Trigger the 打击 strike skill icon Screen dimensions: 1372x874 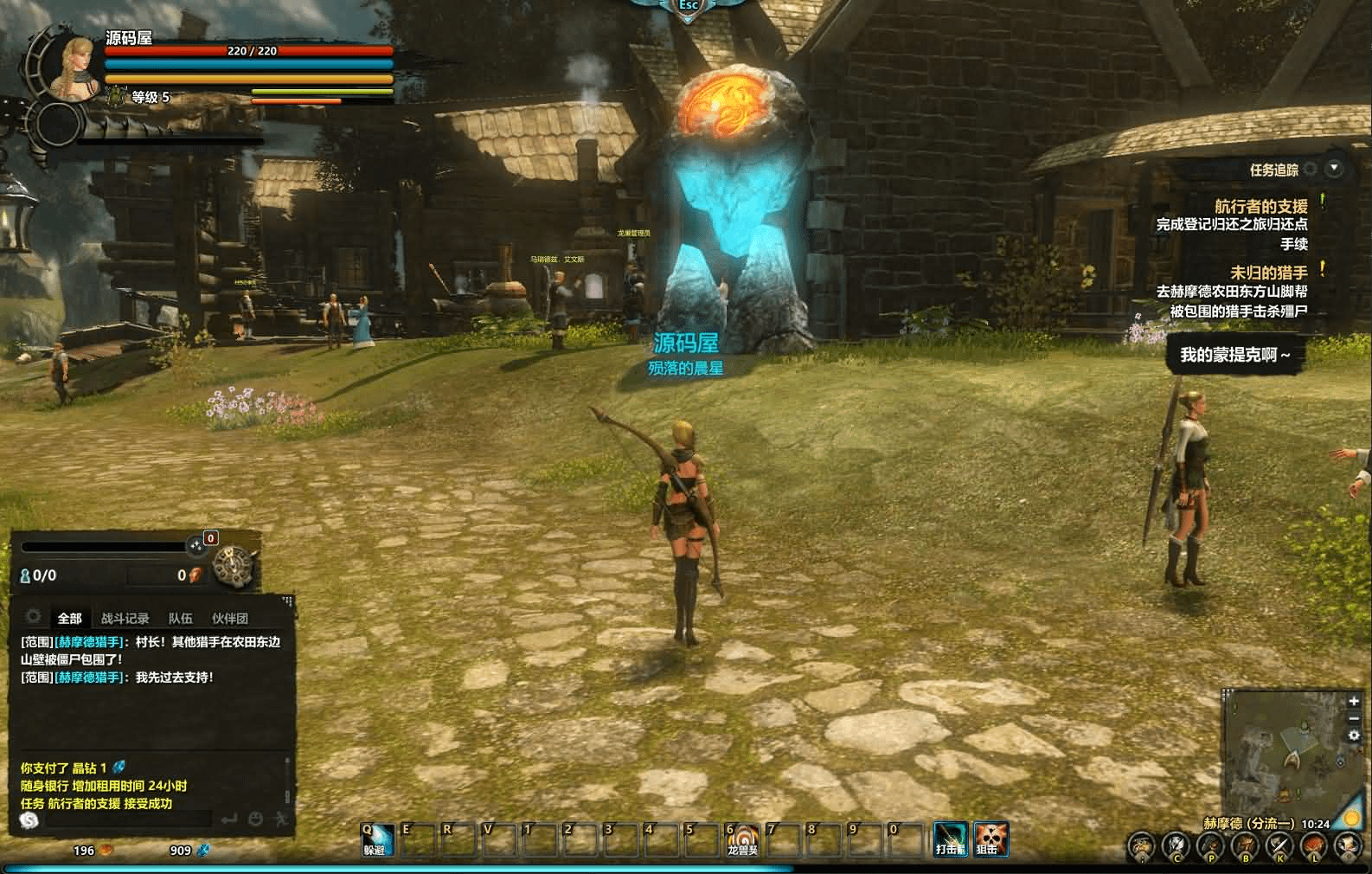(x=950, y=839)
